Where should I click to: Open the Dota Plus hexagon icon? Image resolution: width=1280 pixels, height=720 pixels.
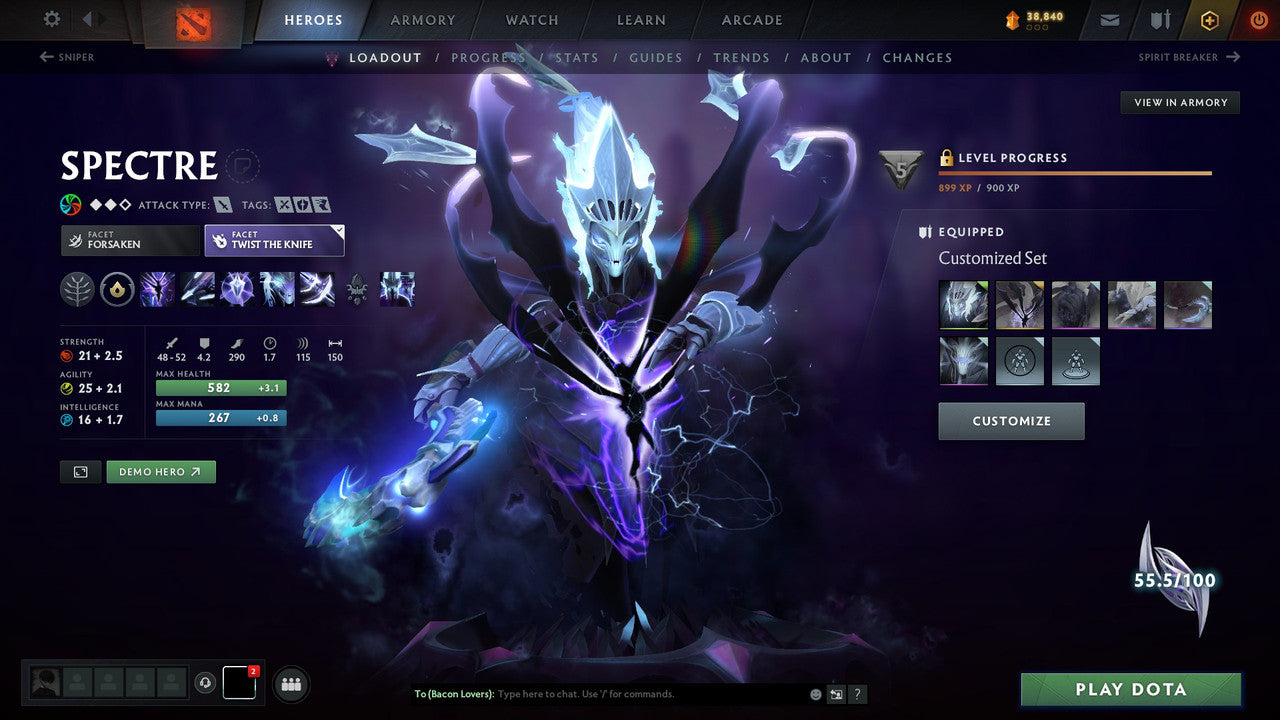tap(1209, 19)
